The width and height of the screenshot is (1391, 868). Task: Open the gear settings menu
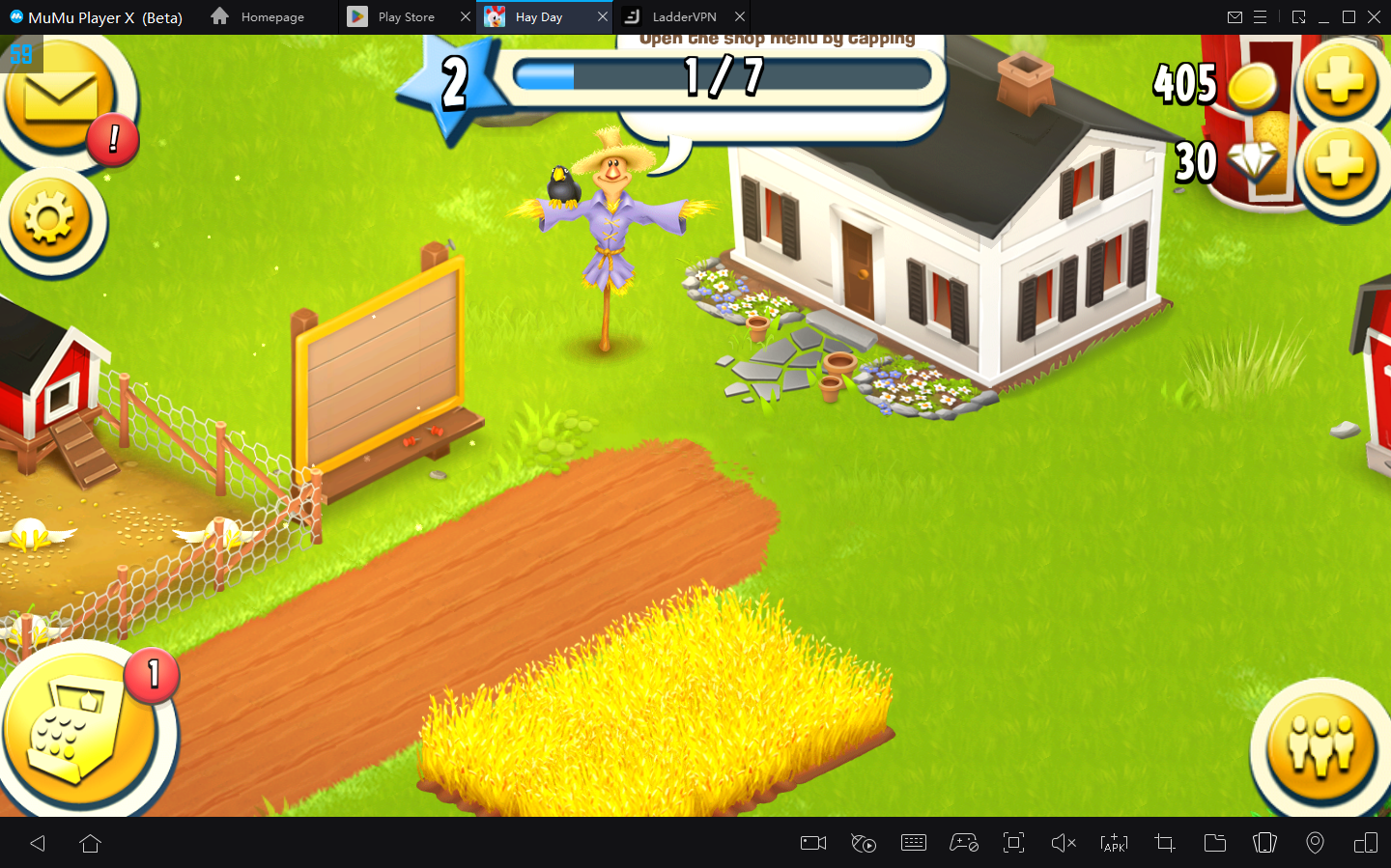click(x=49, y=220)
